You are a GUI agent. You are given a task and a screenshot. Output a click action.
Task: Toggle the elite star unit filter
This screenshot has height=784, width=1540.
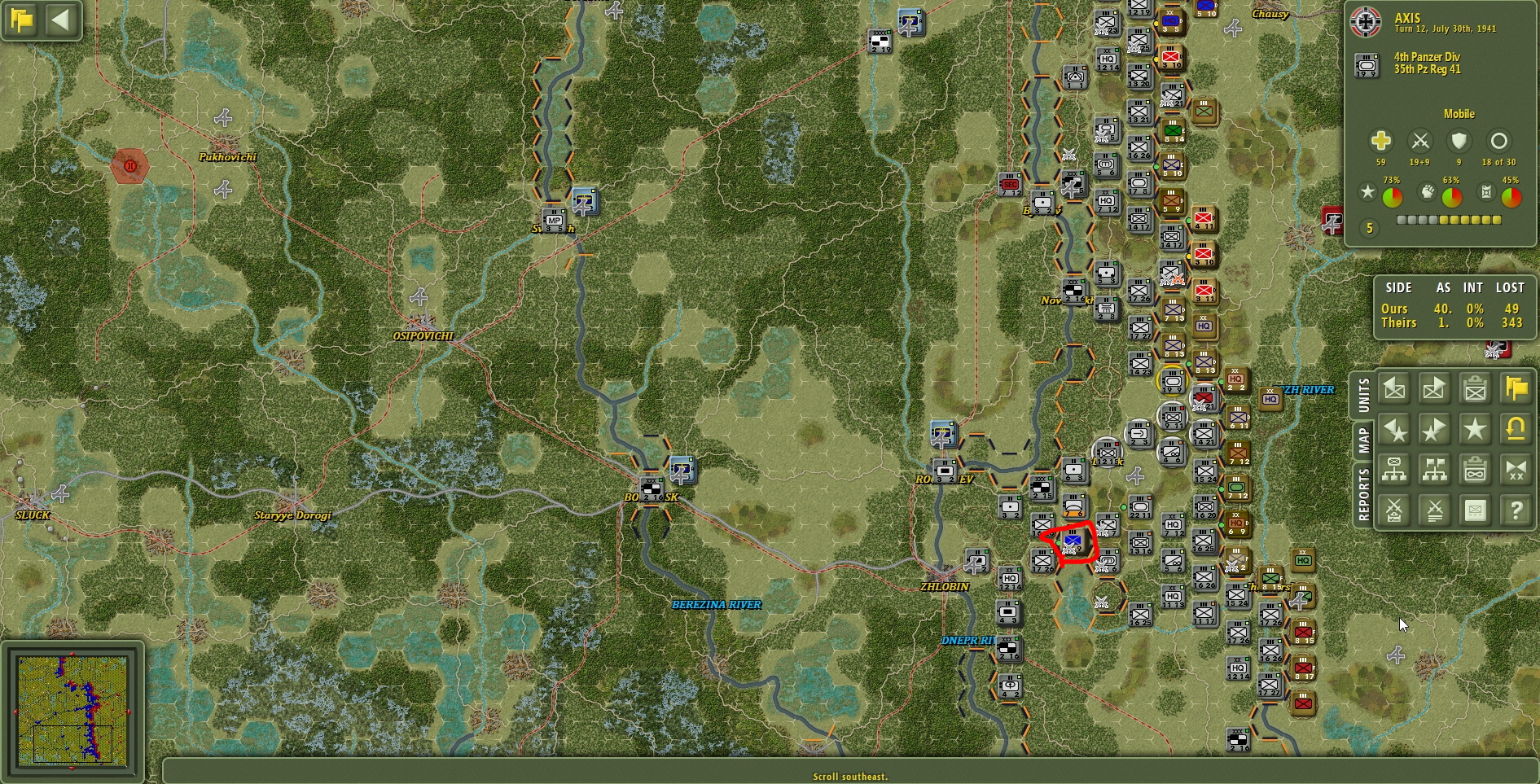pos(1475,429)
